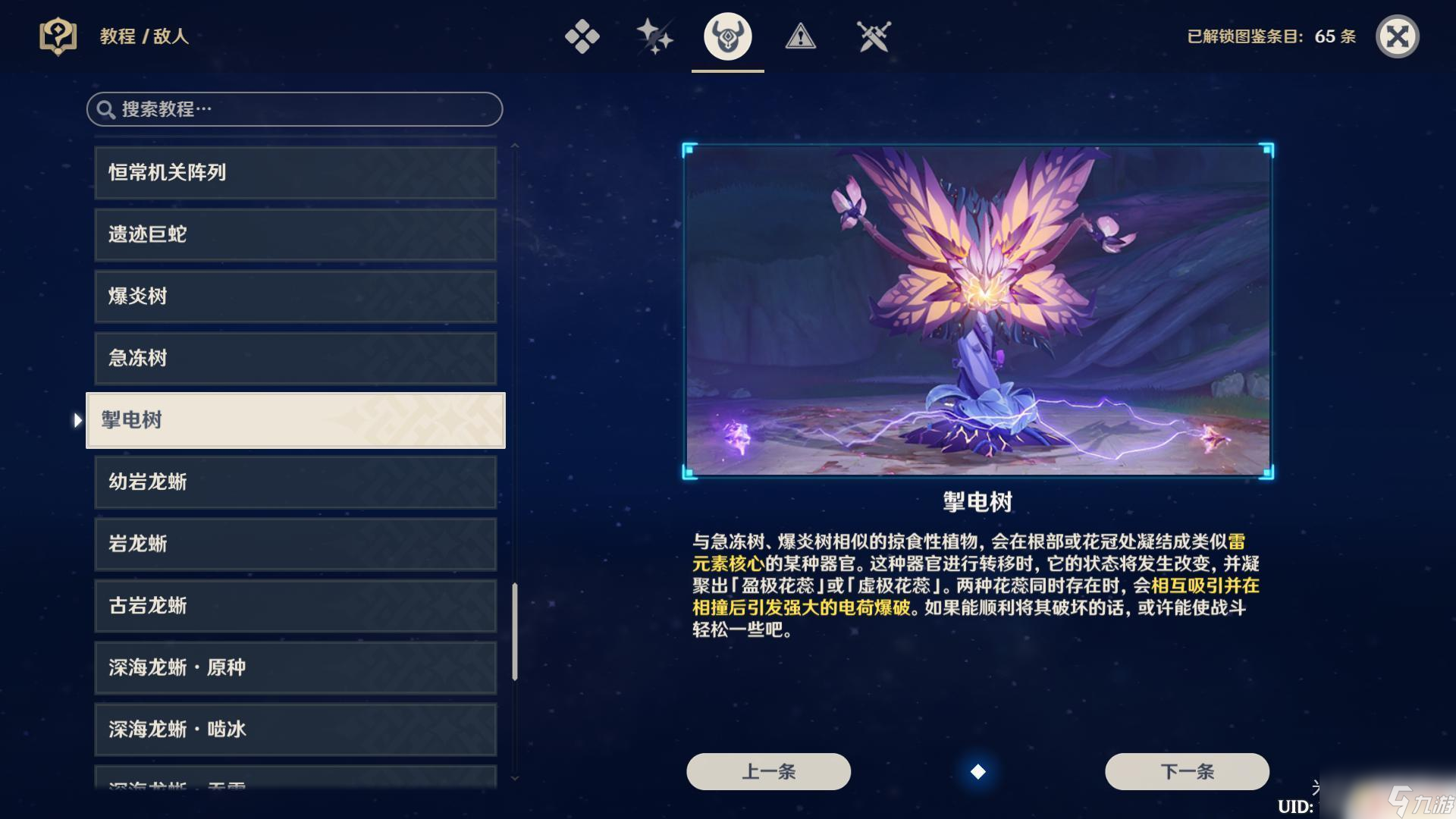Click the 教程 / 敌人 breadcrumb label
The height and width of the screenshot is (819, 1456).
(x=144, y=36)
